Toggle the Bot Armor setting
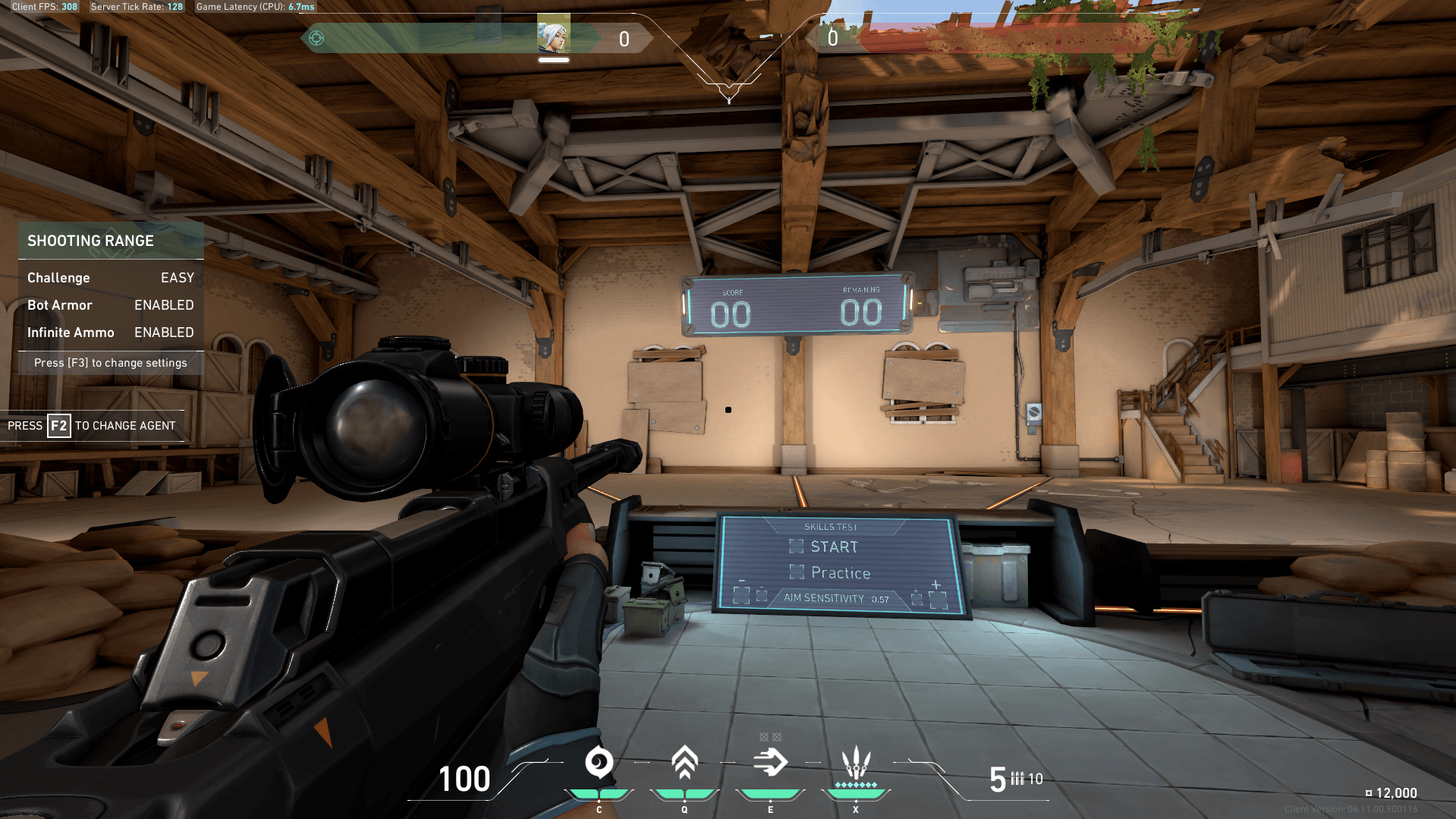The height and width of the screenshot is (819, 1456). coord(111,305)
